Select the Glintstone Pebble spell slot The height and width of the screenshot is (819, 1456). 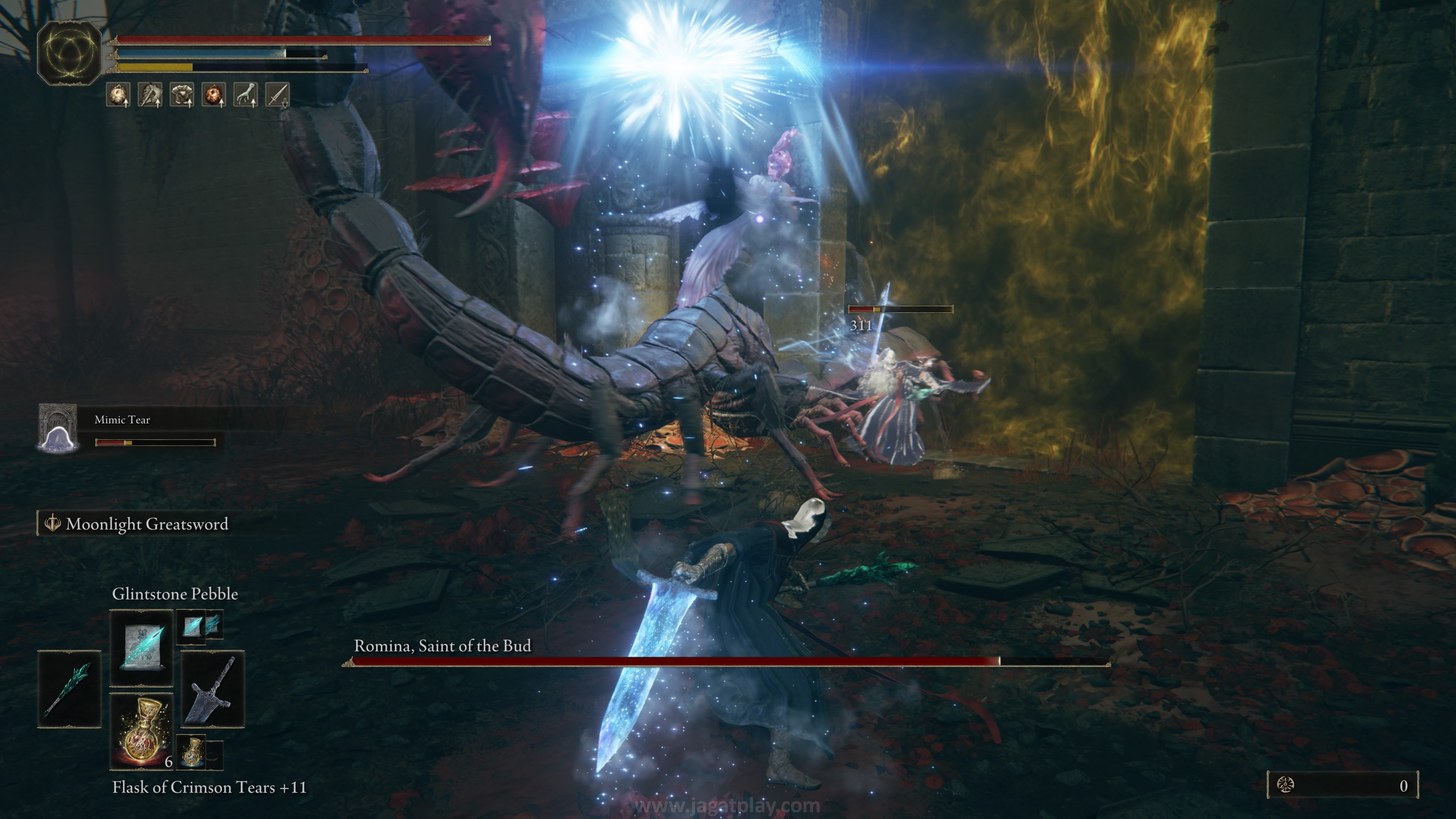[x=141, y=647]
